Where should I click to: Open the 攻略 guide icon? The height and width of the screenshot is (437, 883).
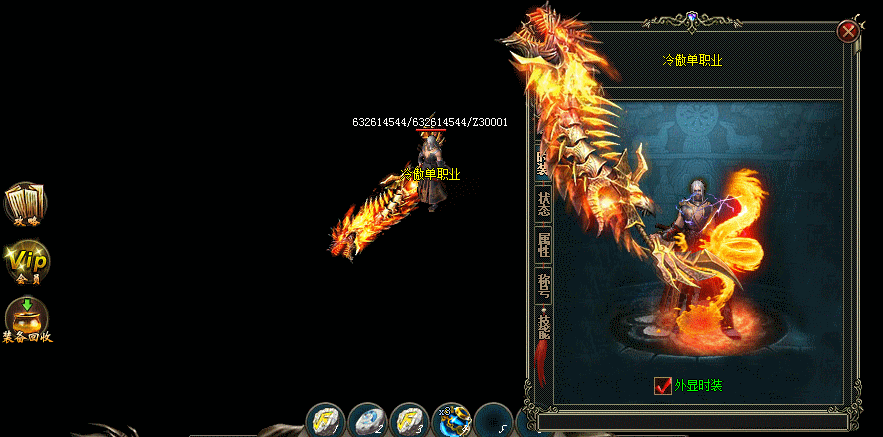[x=26, y=203]
